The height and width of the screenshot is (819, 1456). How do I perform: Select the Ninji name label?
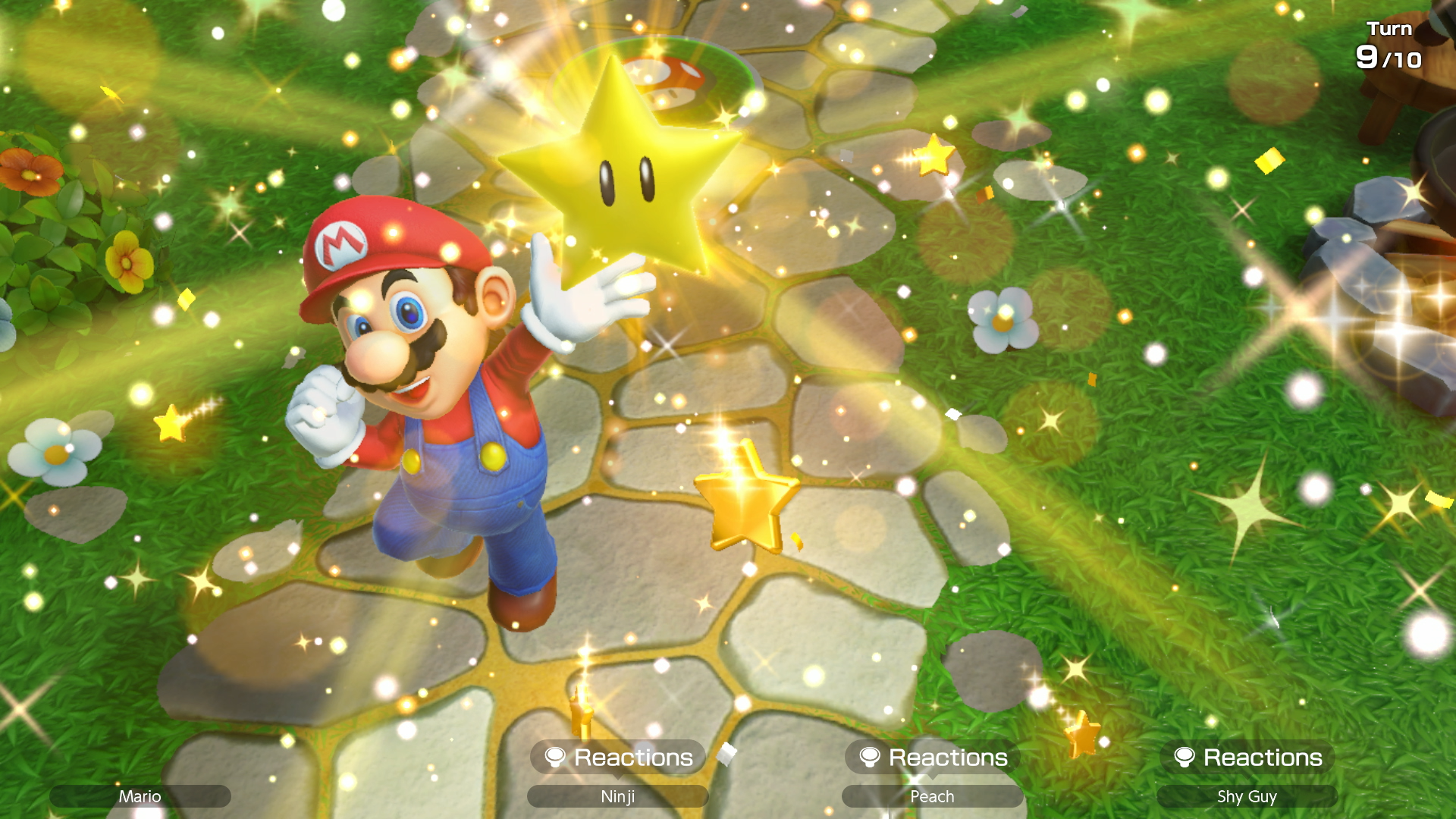(x=618, y=796)
